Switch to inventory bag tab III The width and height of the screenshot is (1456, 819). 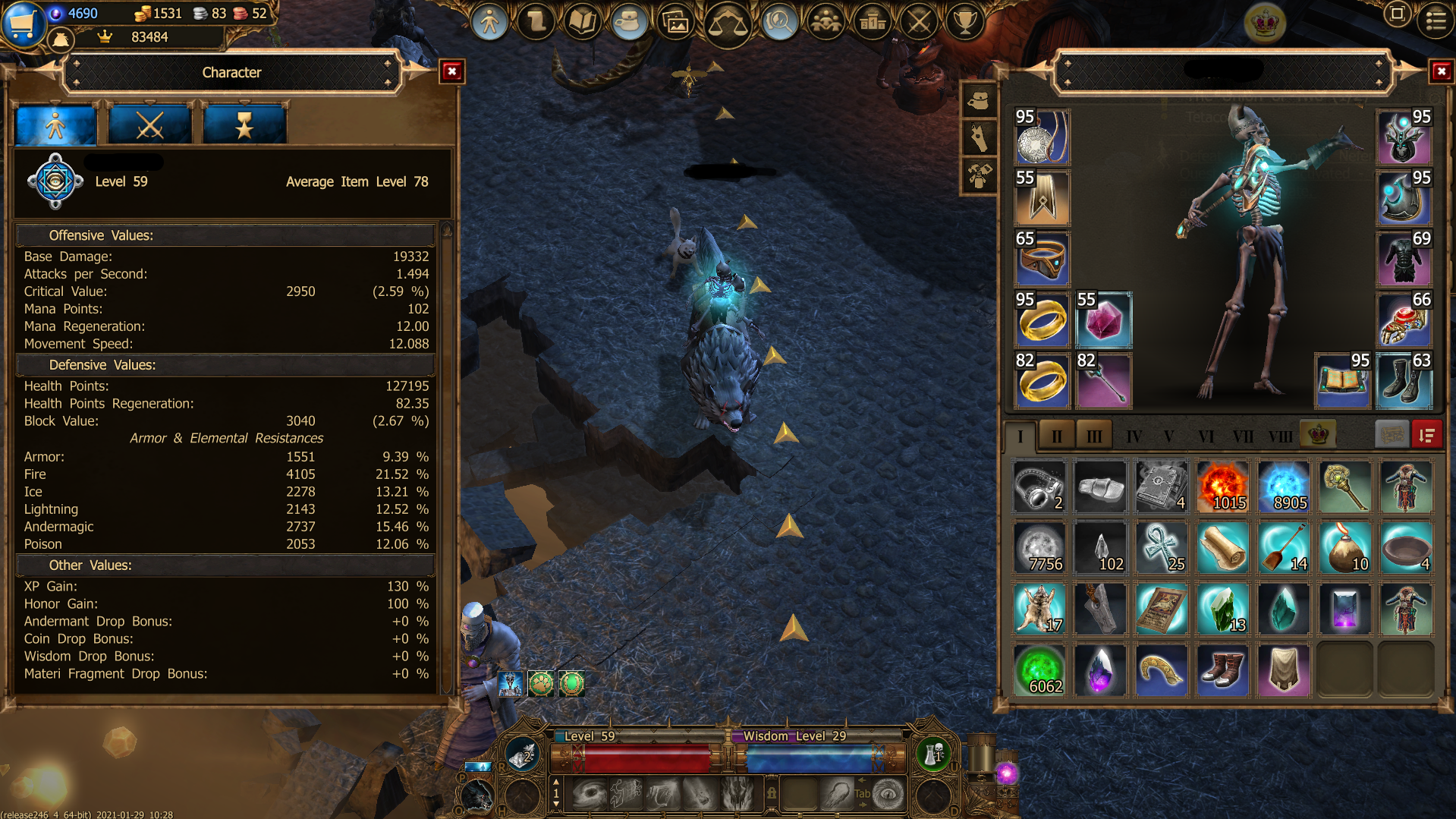1093,436
